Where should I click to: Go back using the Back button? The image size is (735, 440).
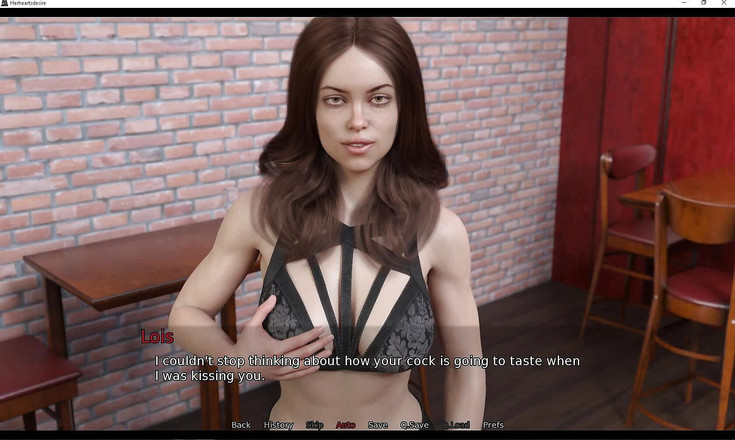point(241,425)
